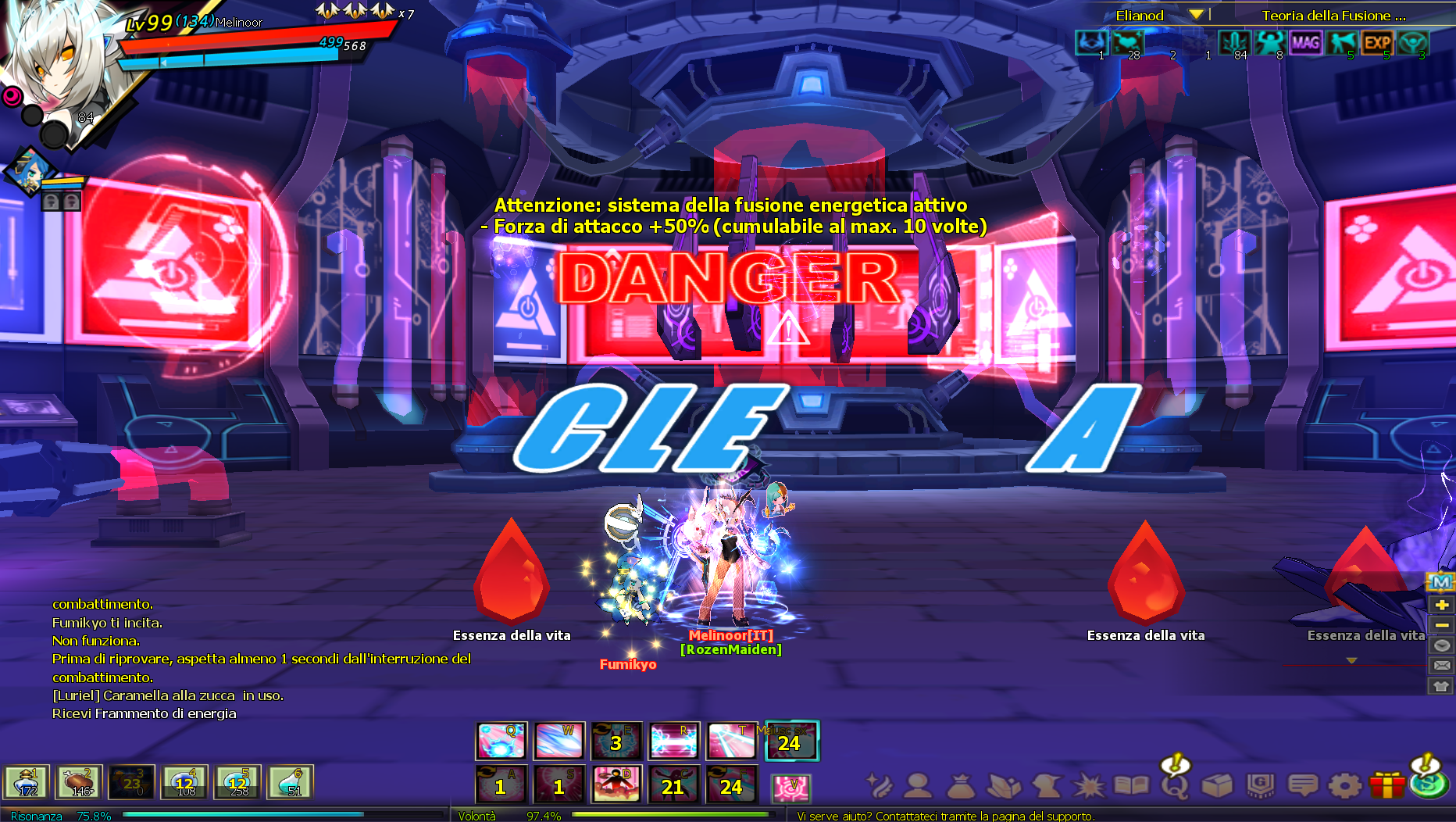The height and width of the screenshot is (822, 1456).
Task: Activate the pink V skill slot
Action: pyautogui.click(x=790, y=788)
